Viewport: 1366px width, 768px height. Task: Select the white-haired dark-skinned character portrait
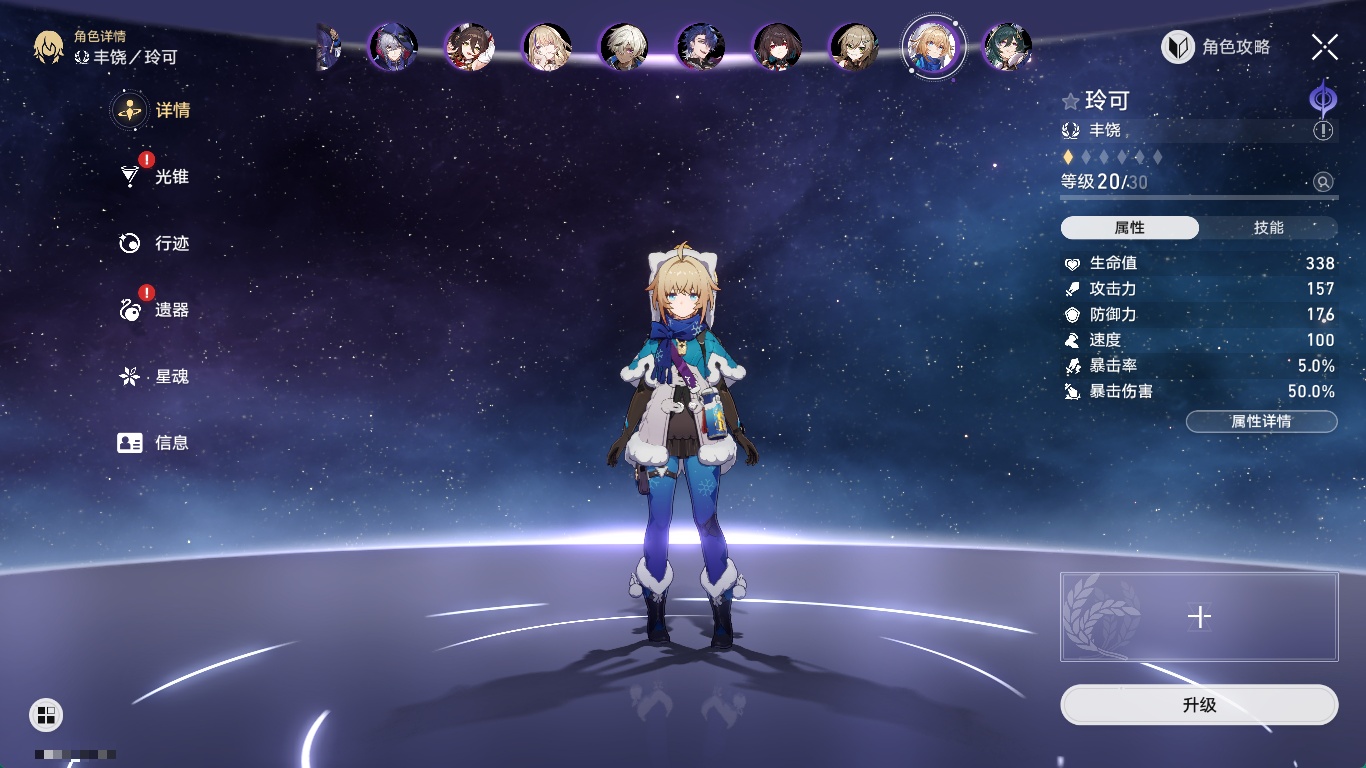click(625, 47)
